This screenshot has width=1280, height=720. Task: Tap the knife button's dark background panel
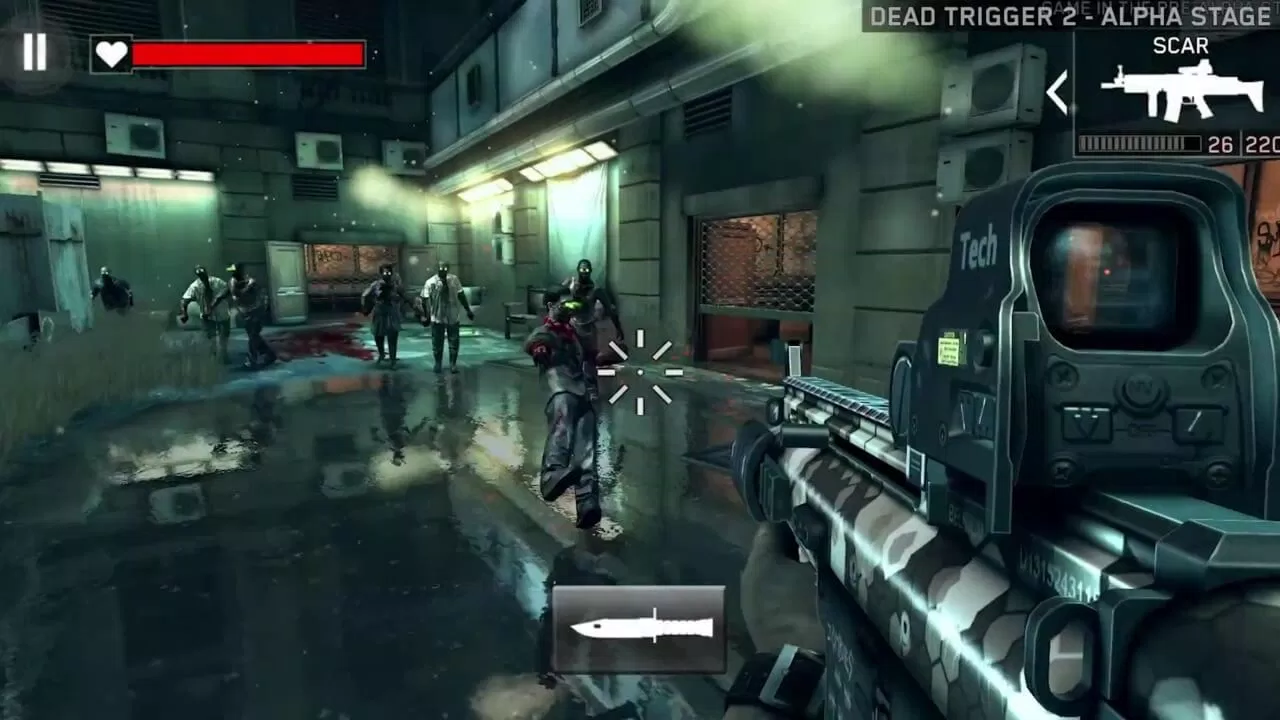click(x=640, y=627)
